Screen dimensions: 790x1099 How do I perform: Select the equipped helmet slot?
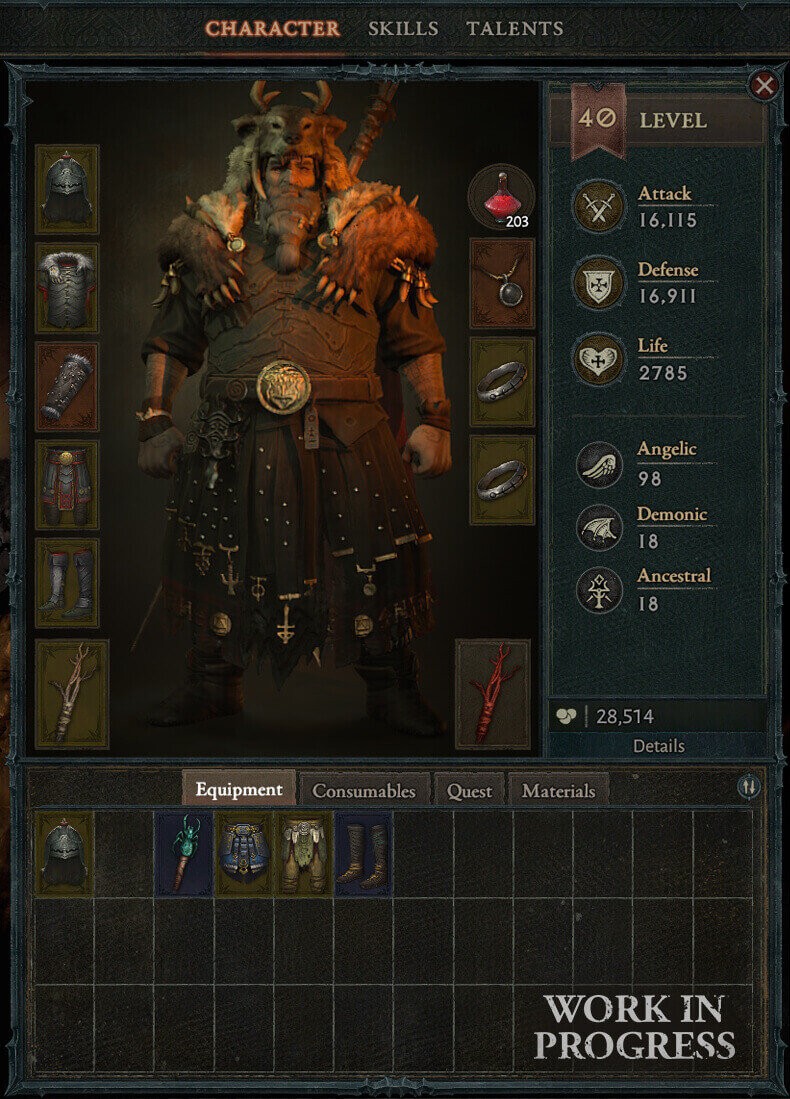click(x=67, y=189)
